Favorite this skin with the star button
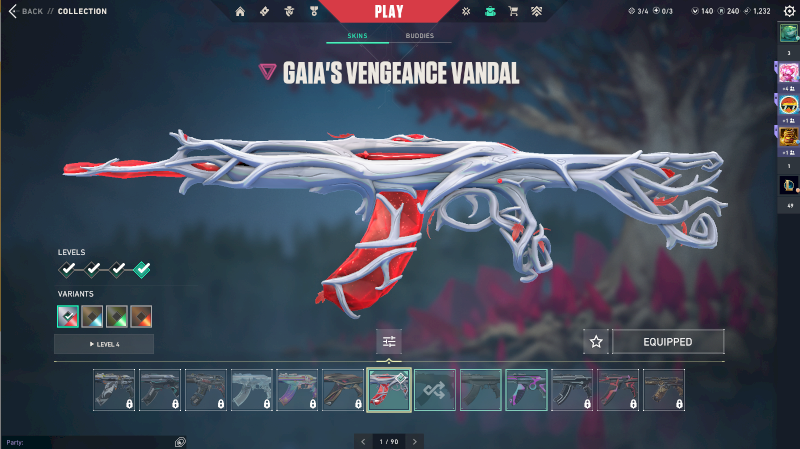Screen dimensions: 800x449 tap(596, 342)
